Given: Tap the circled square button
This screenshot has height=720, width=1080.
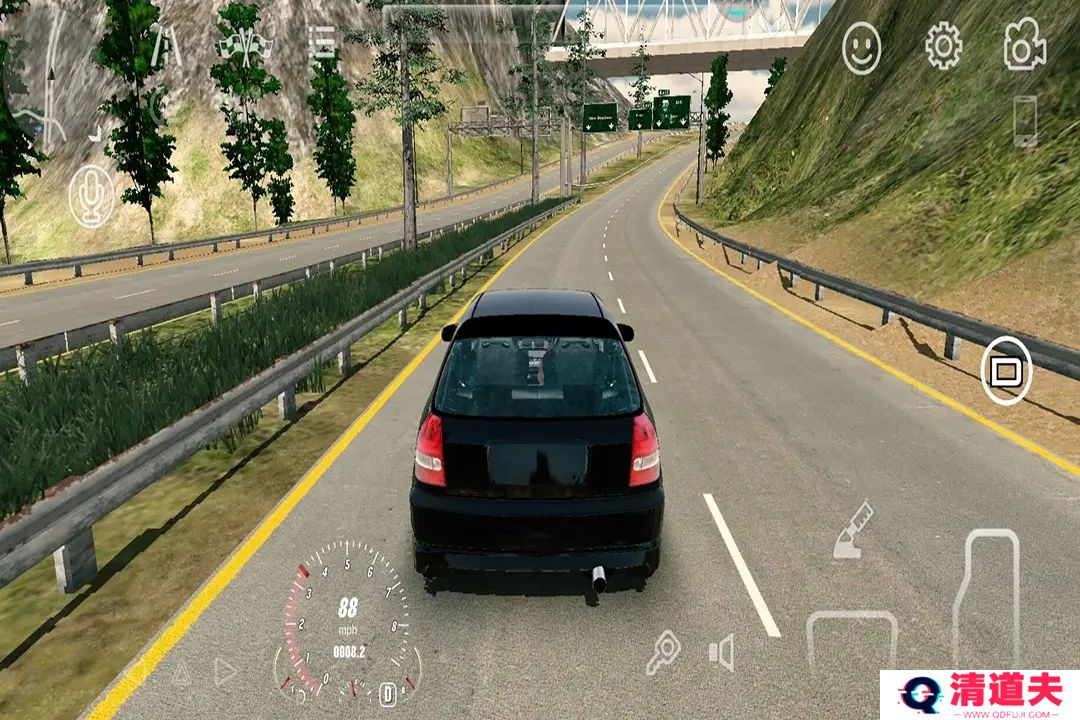Looking at the screenshot, I should point(1006,371).
